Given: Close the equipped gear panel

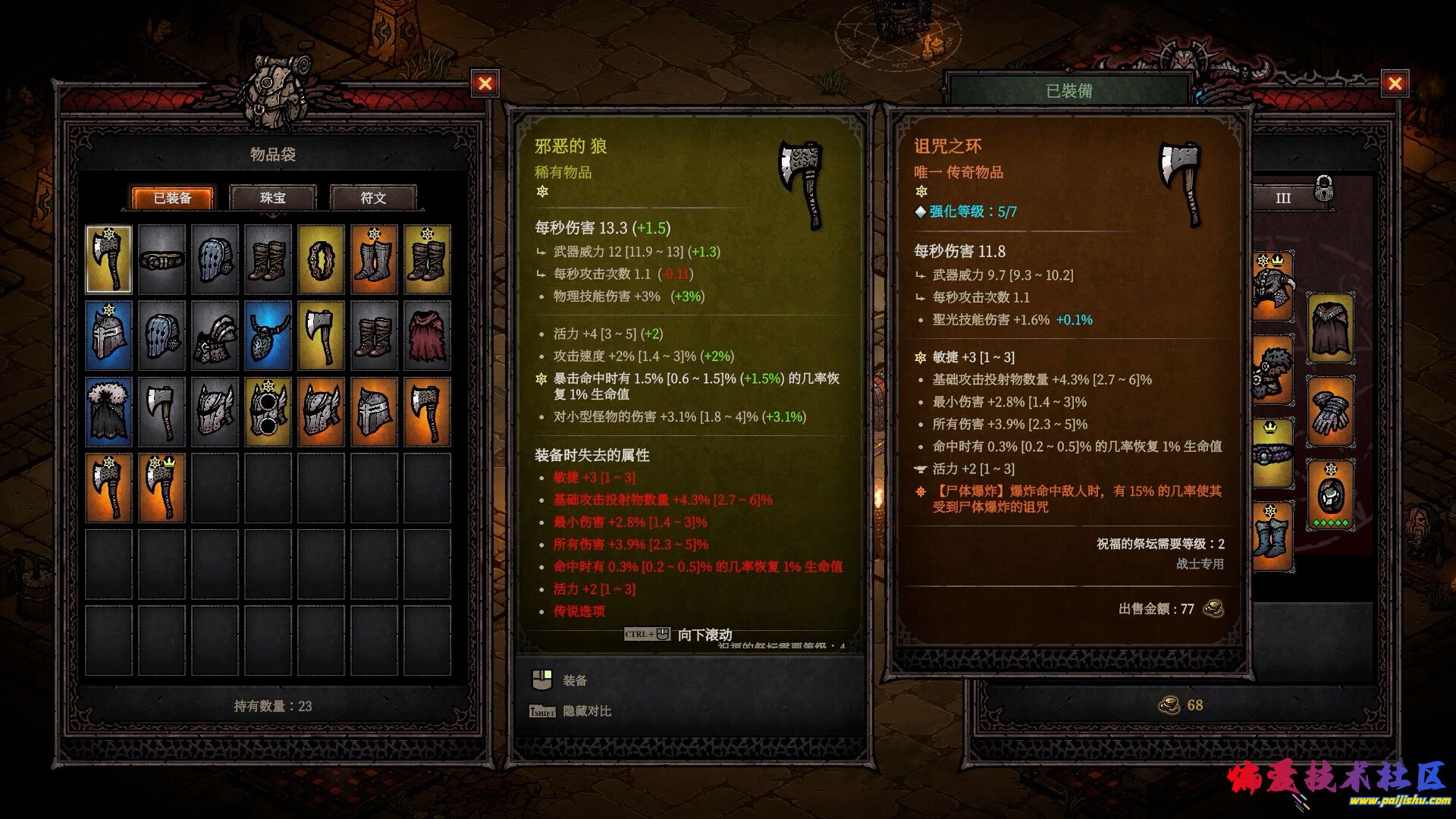Looking at the screenshot, I should tap(1395, 83).
